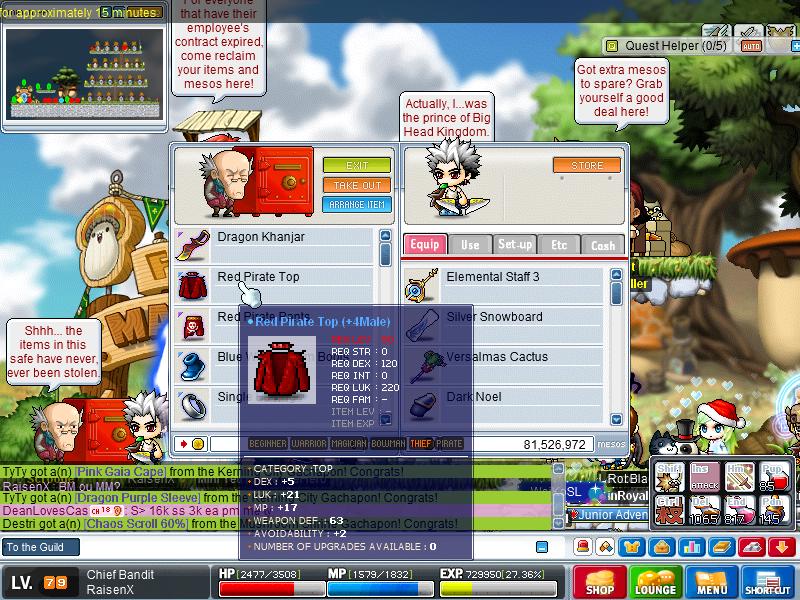
Task: Open the Cash inventory tab
Action: pyautogui.click(x=603, y=245)
